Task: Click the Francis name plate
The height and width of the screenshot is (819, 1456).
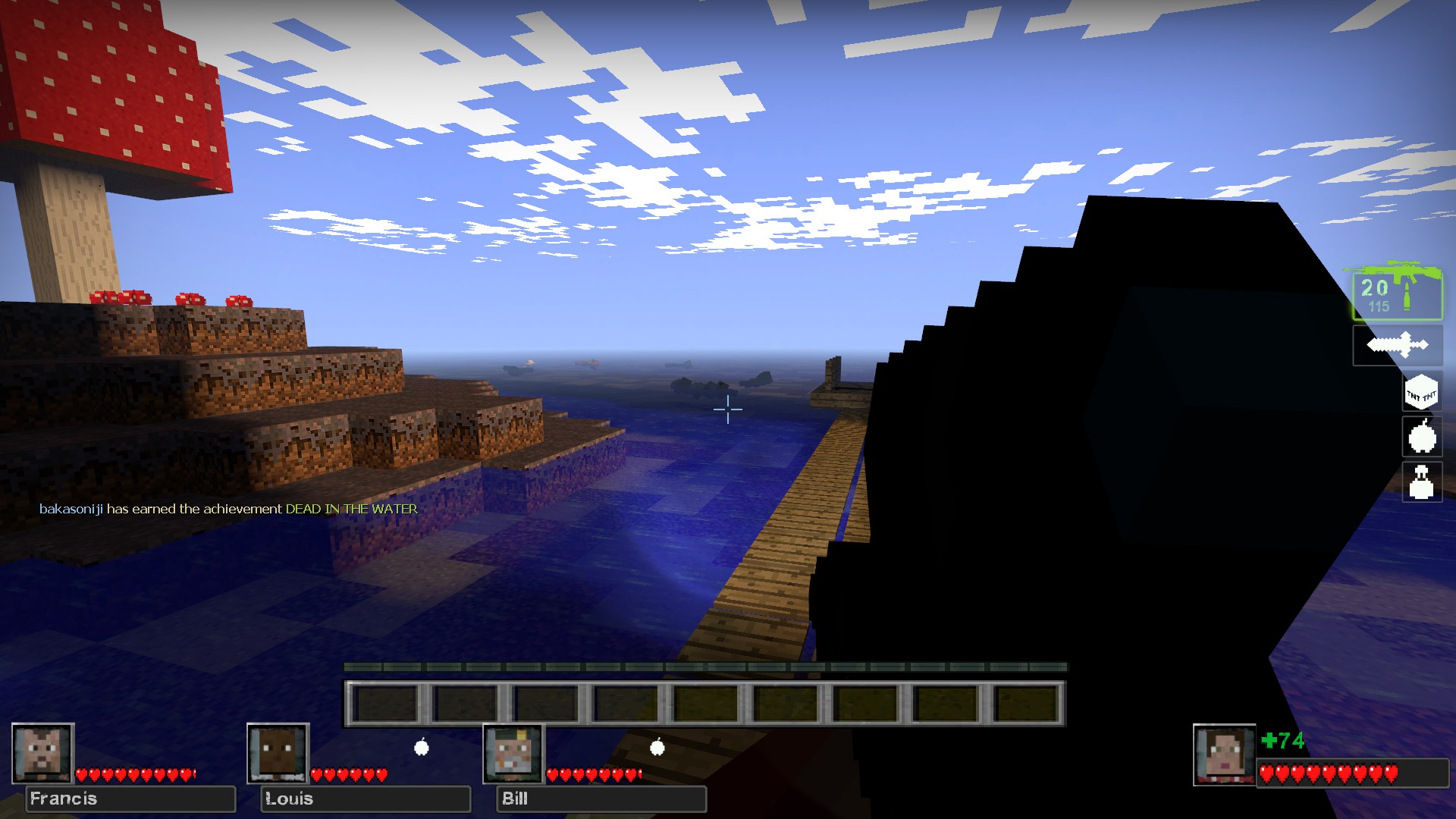Action: point(130,799)
